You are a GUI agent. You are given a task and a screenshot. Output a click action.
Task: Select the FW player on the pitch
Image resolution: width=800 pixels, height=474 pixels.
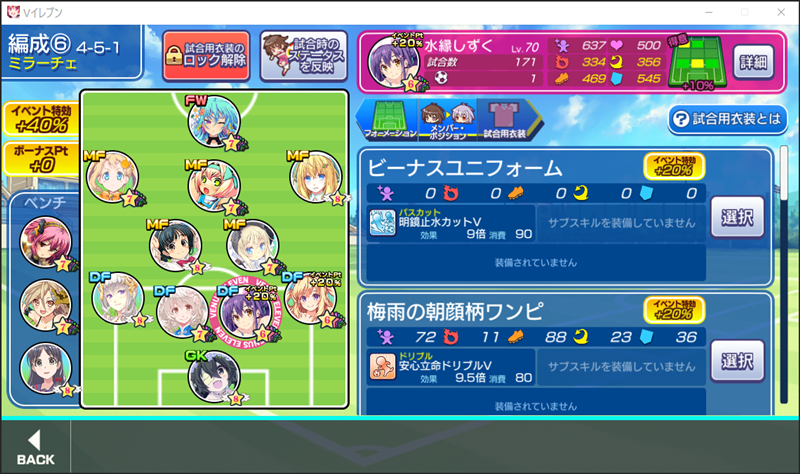[214, 121]
